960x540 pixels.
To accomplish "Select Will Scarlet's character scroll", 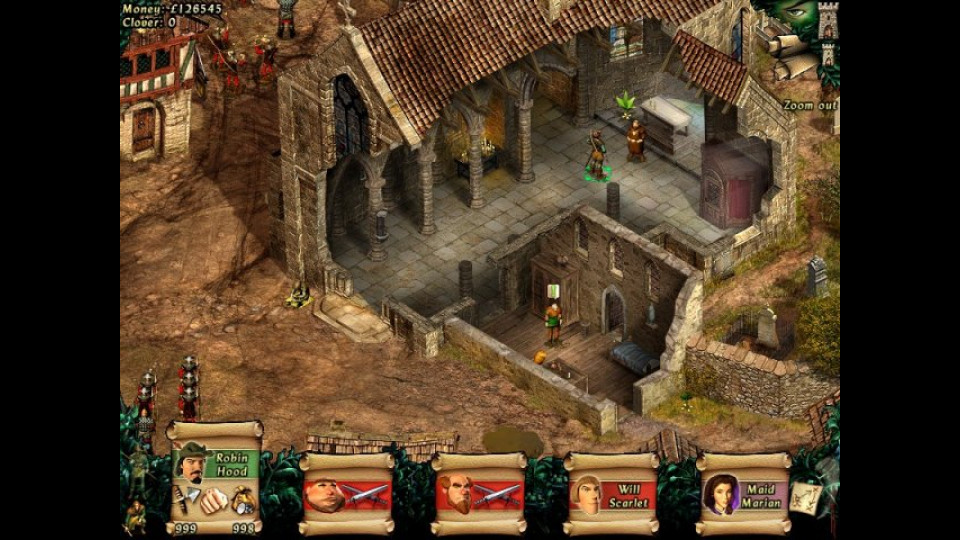I will (x=610, y=494).
